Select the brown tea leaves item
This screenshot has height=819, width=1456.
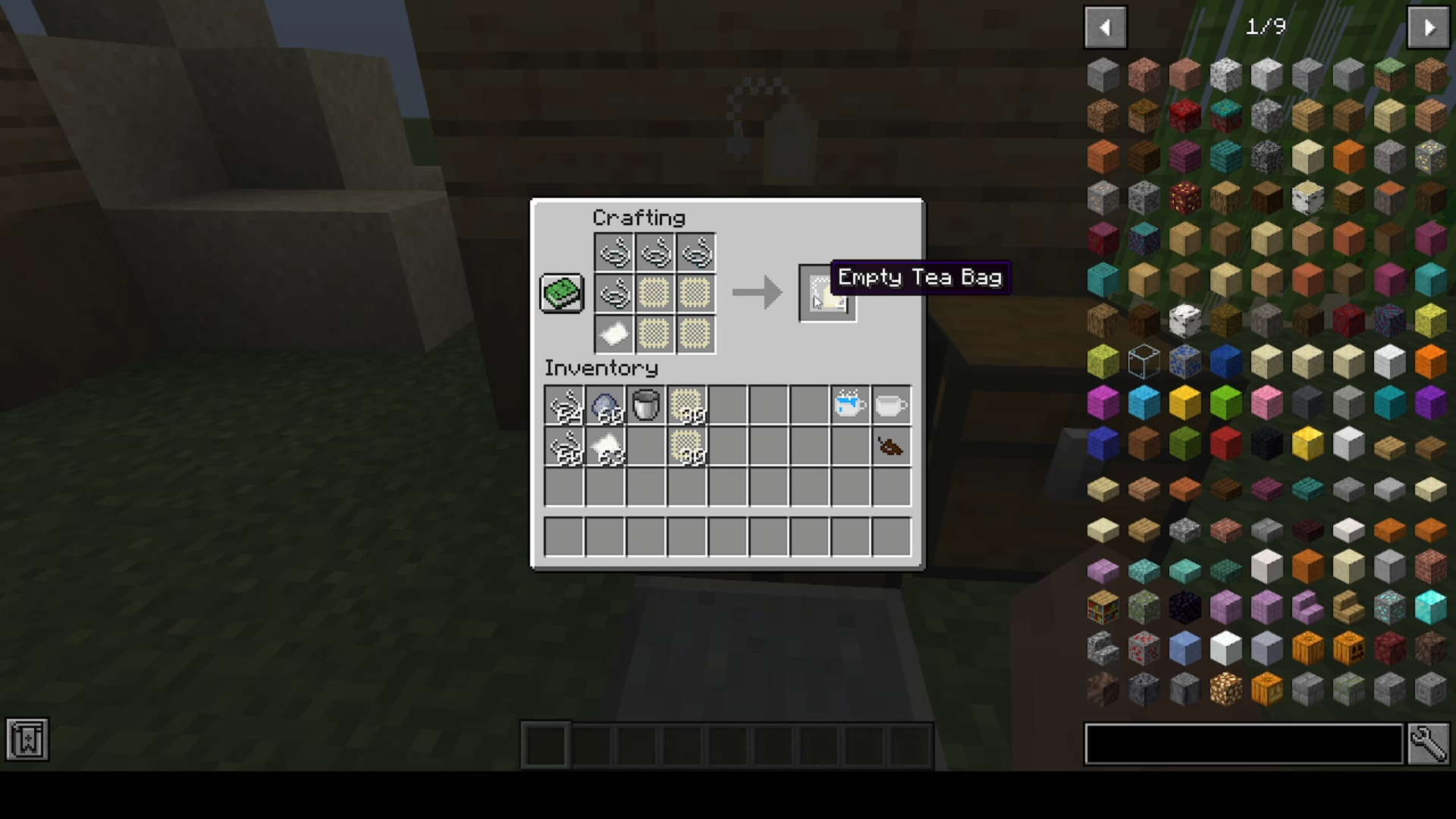[889, 447]
